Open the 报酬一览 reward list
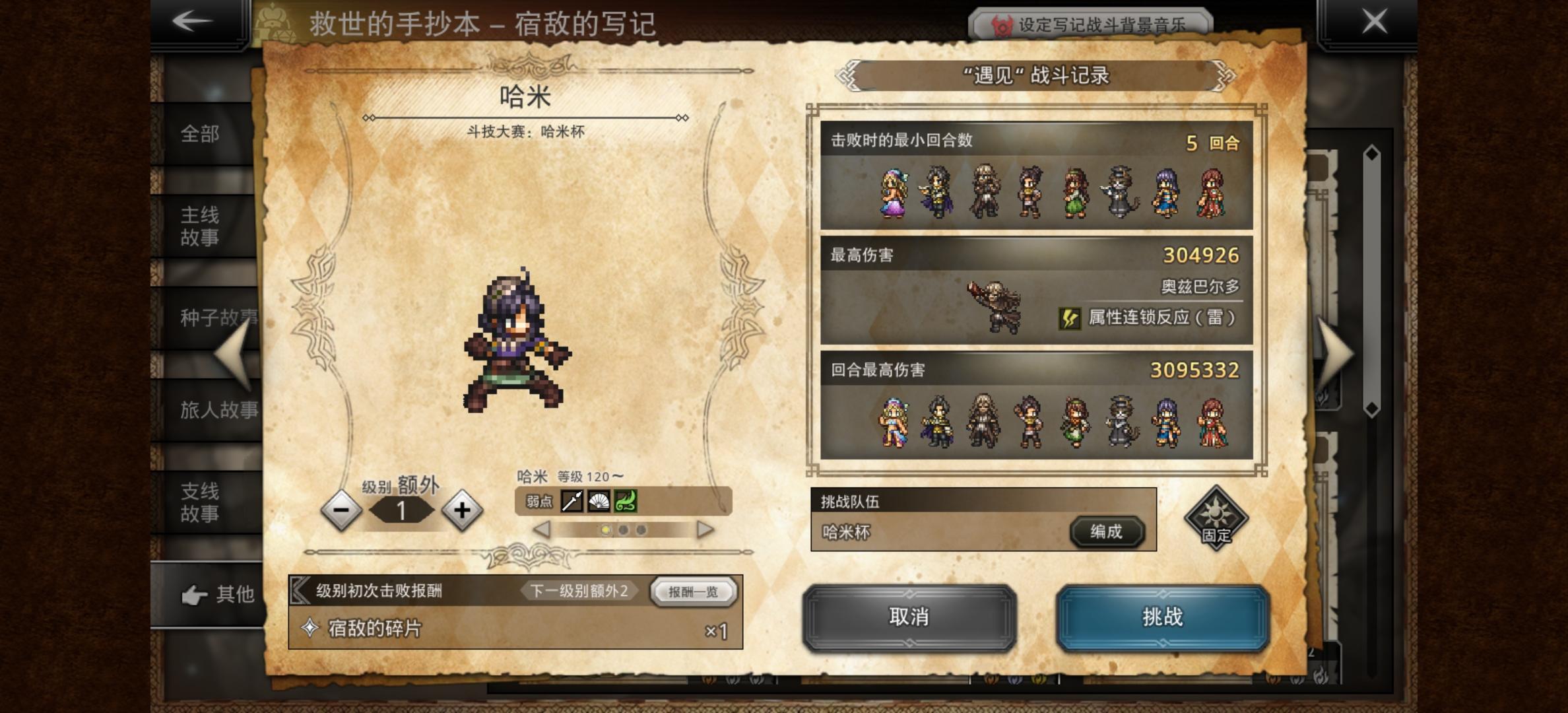The width and height of the screenshot is (1568, 713). pyautogui.click(x=693, y=592)
